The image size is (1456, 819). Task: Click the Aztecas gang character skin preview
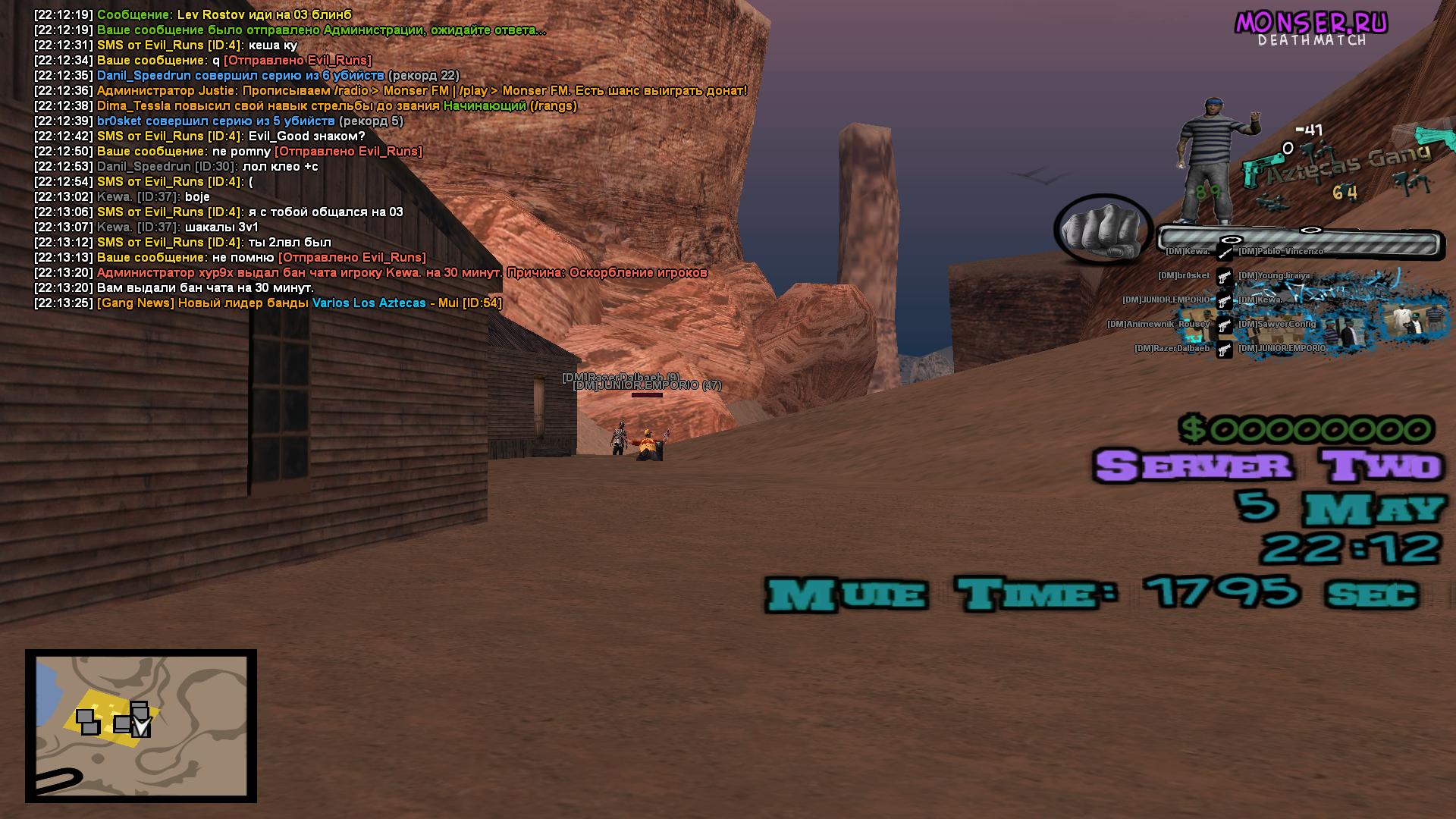pos(1214,159)
